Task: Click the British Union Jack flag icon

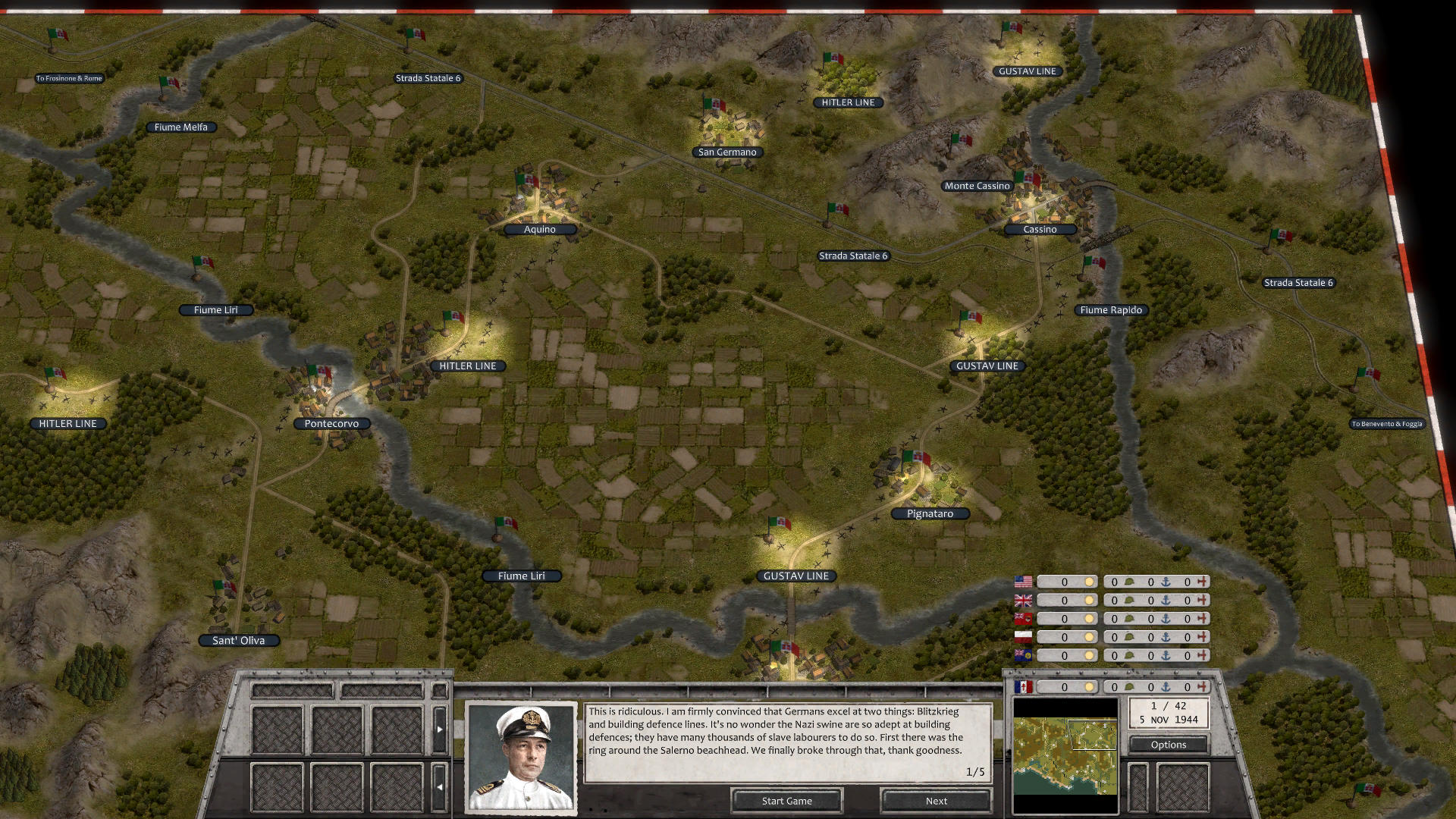Action: click(1023, 600)
